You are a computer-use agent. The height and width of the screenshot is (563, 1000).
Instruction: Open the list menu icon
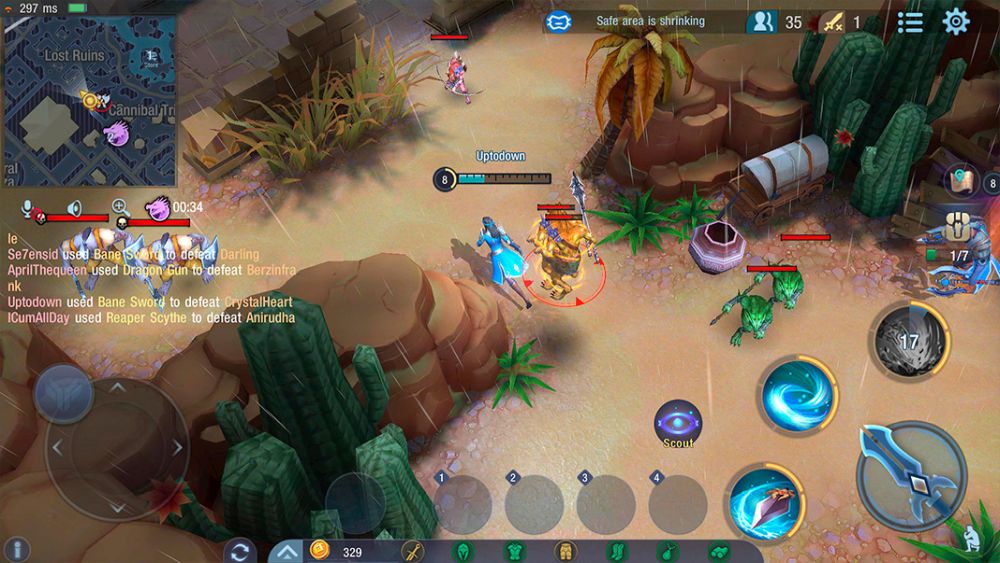tap(910, 21)
